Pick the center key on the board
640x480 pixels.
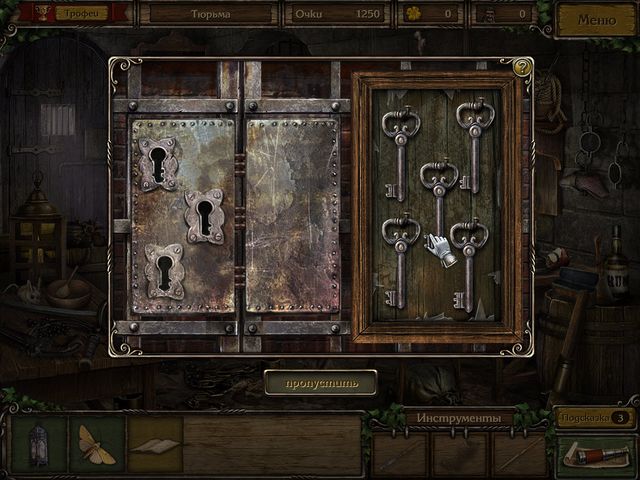pyautogui.click(x=438, y=198)
